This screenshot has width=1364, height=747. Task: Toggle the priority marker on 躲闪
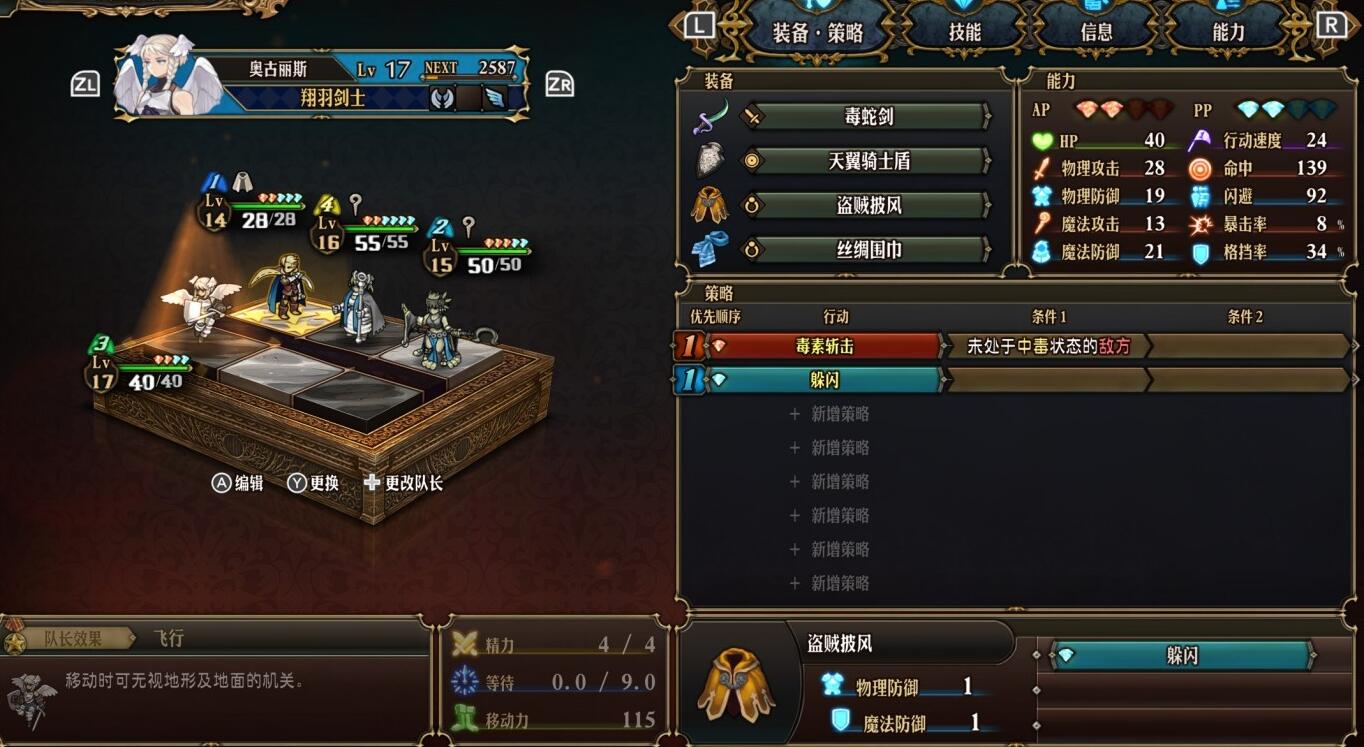tap(689, 380)
